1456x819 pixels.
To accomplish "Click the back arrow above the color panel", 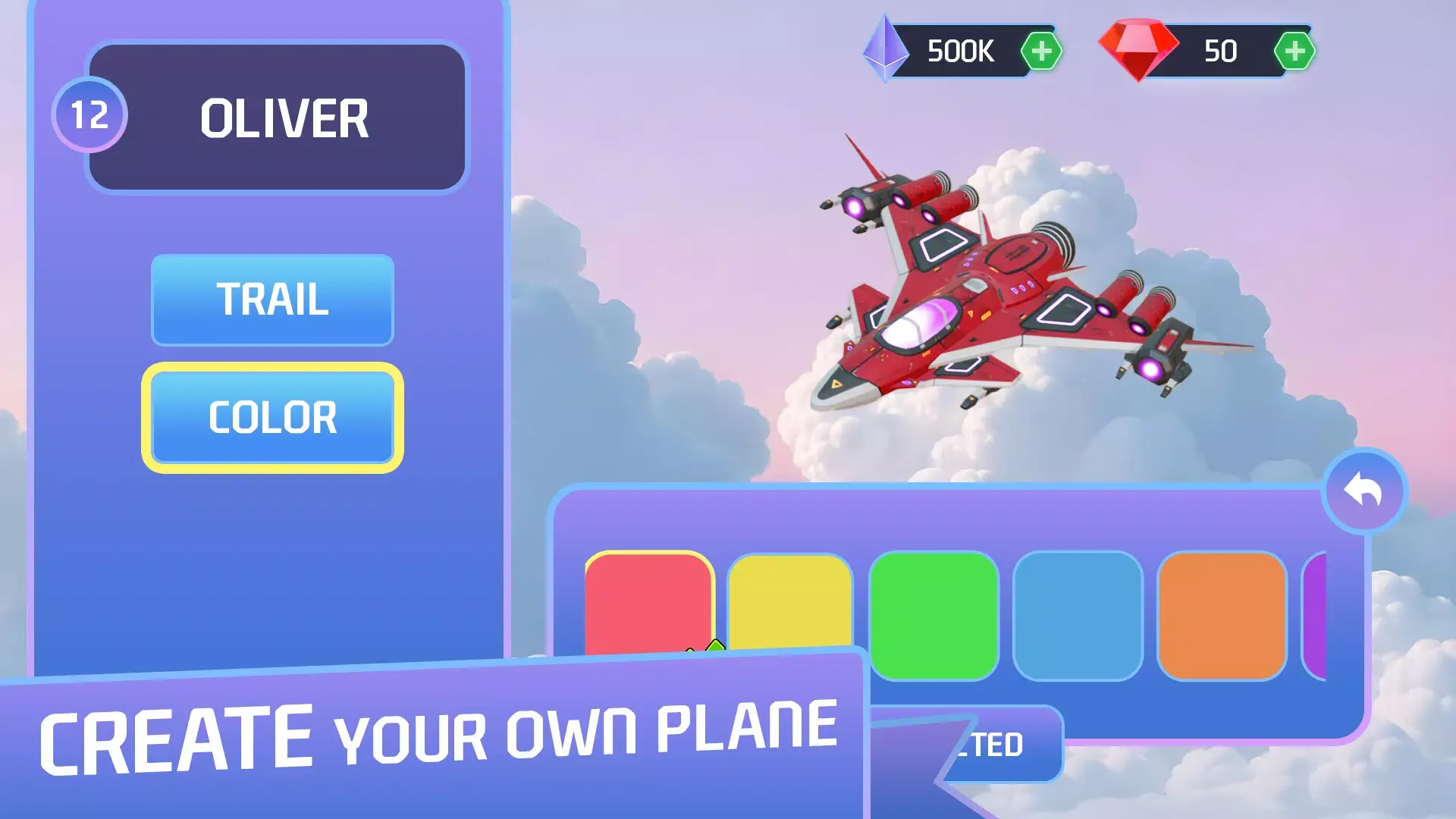I will pos(1363,490).
